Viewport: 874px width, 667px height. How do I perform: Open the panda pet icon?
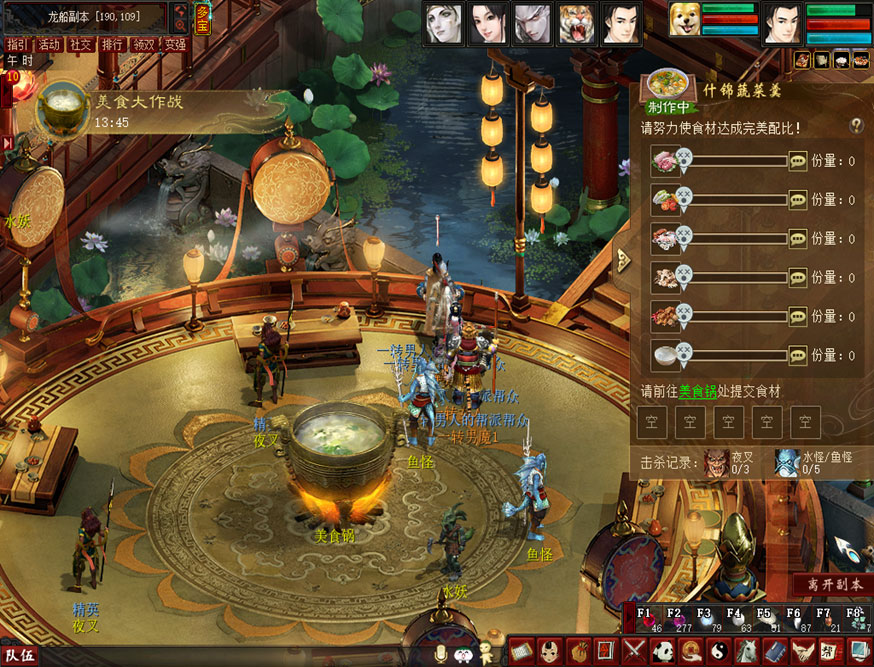[x=663, y=651]
